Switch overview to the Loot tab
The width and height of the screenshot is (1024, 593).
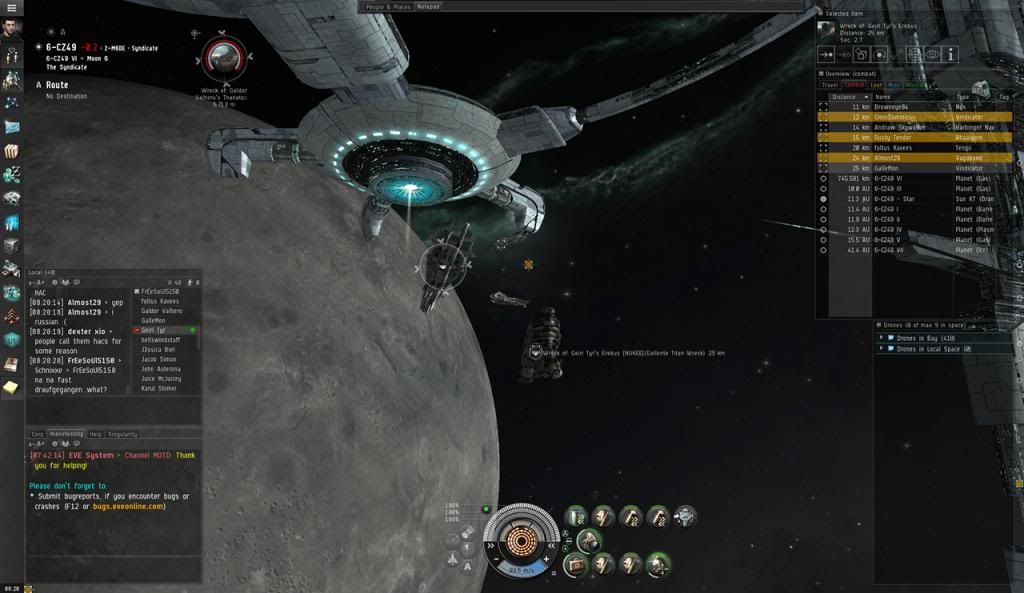pos(876,85)
